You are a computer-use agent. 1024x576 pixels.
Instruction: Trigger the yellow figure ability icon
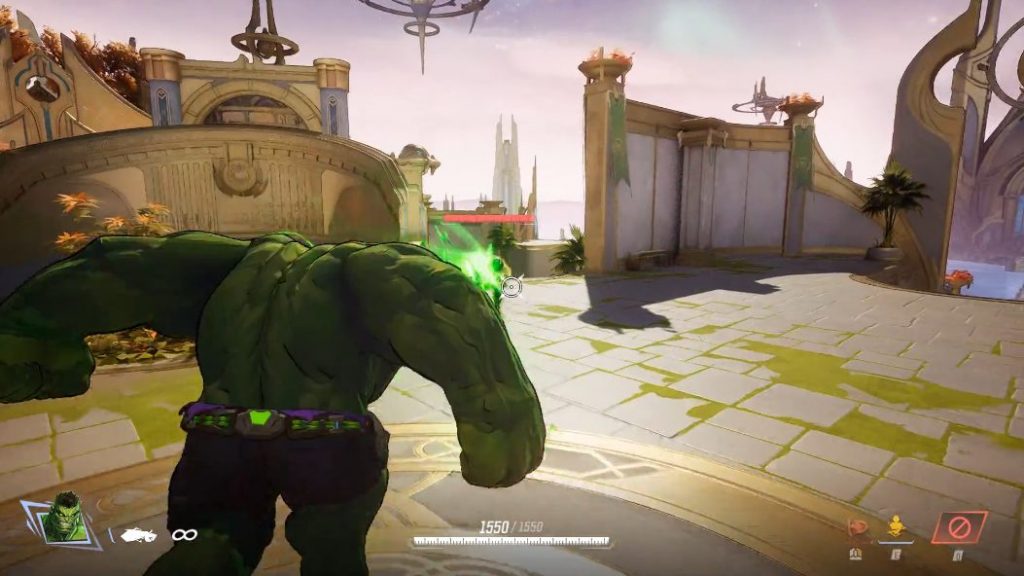(896, 526)
